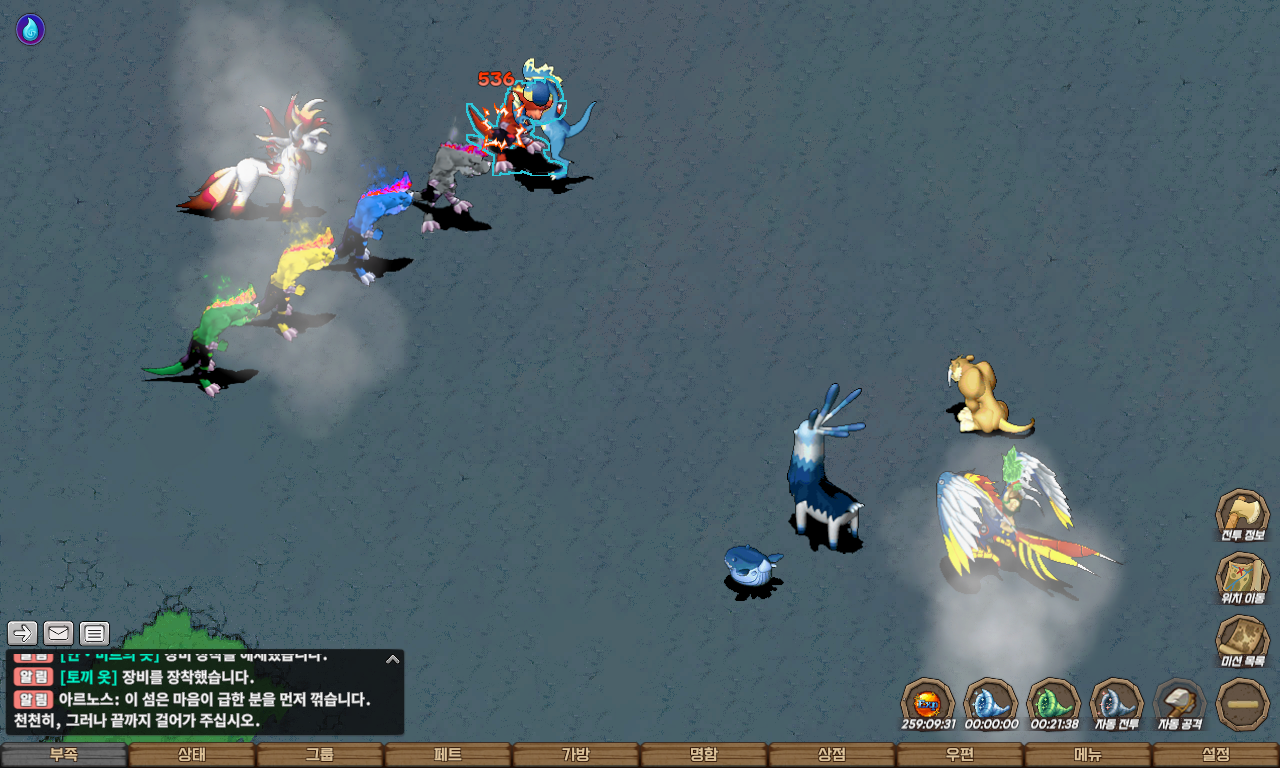Open the 명함 (Name card) menu
The height and width of the screenshot is (768, 1280).
[703, 755]
